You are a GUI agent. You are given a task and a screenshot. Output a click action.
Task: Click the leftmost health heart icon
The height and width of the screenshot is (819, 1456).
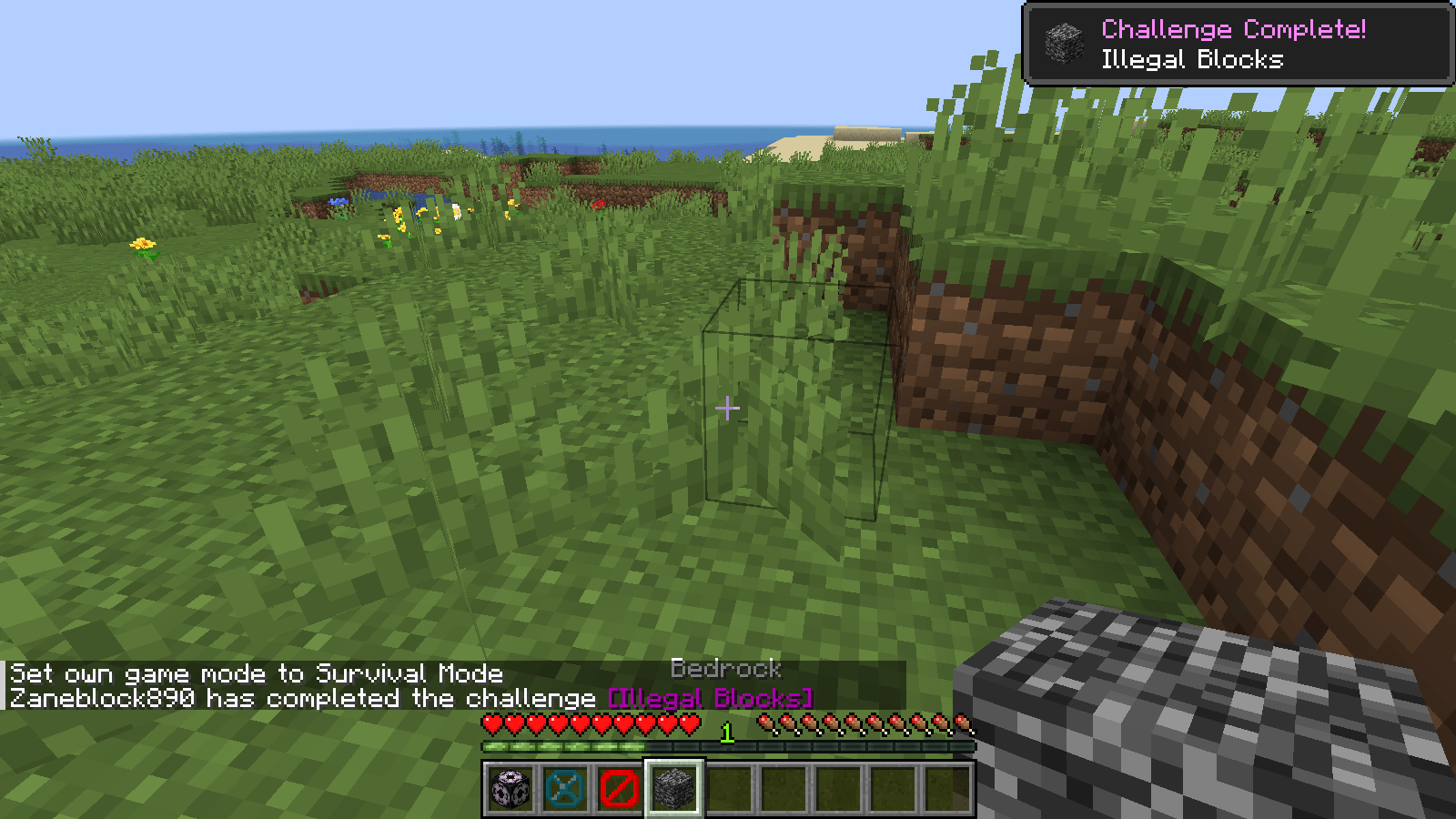[x=491, y=725]
